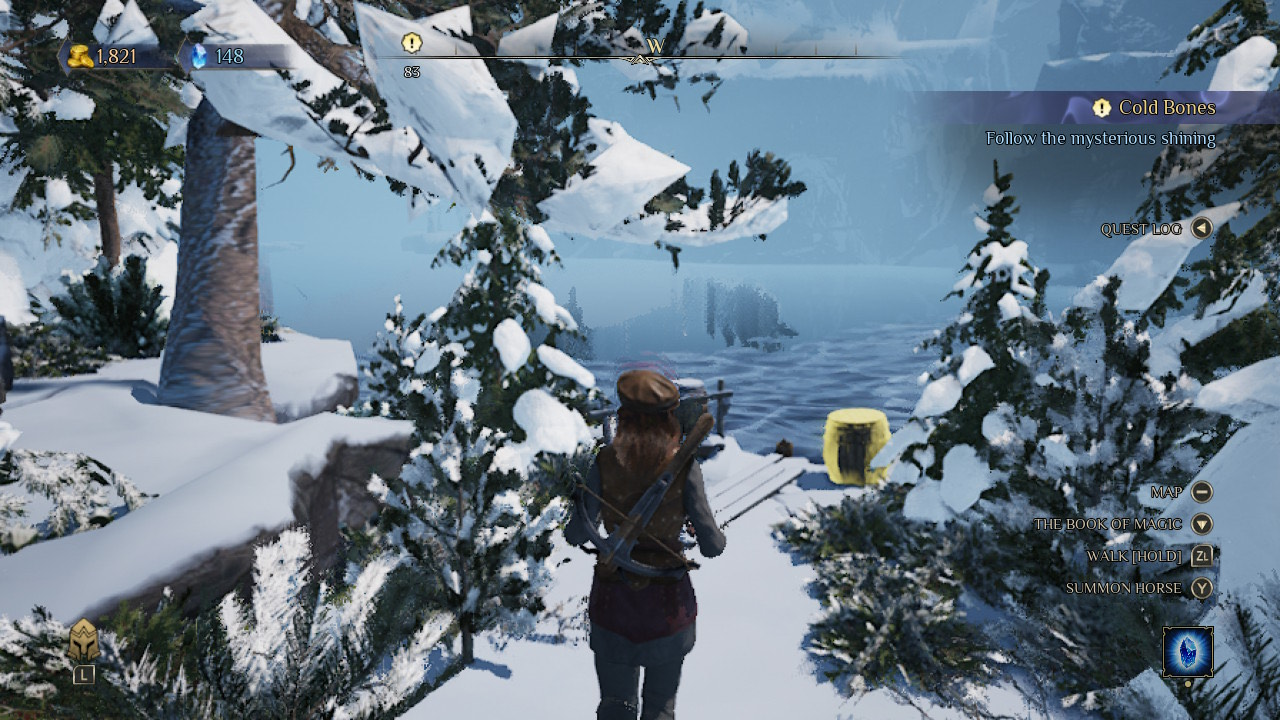The width and height of the screenshot is (1280, 720).
Task: Click the yellow quest marker on the compass
Action: [412, 43]
